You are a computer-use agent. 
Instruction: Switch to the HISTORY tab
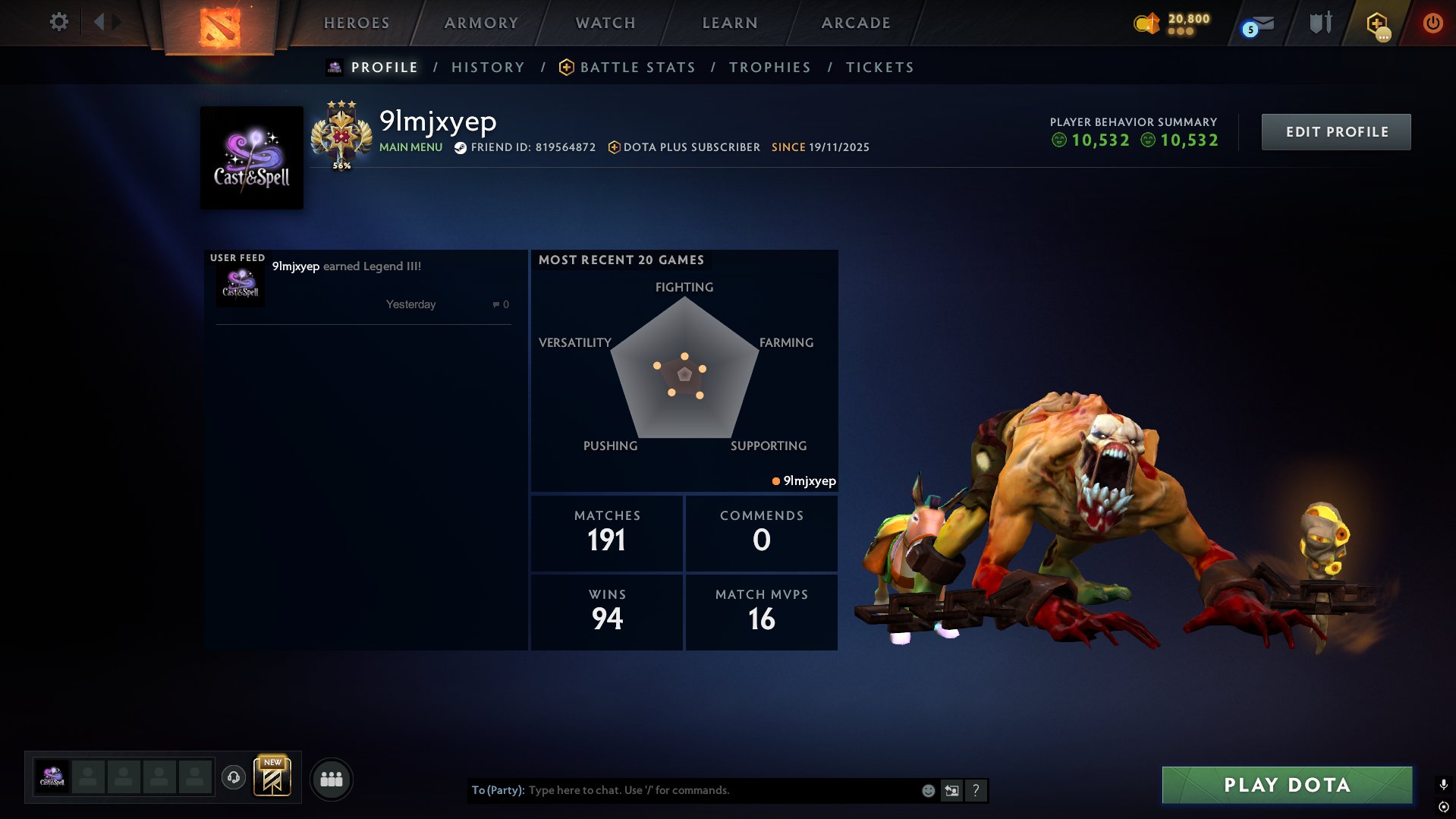(x=488, y=67)
